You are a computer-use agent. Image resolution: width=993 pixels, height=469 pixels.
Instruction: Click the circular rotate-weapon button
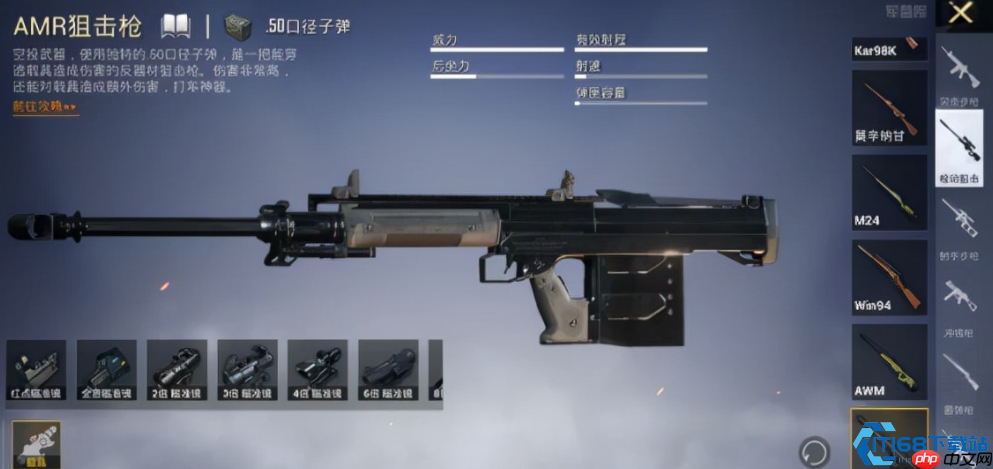[814, 449]
